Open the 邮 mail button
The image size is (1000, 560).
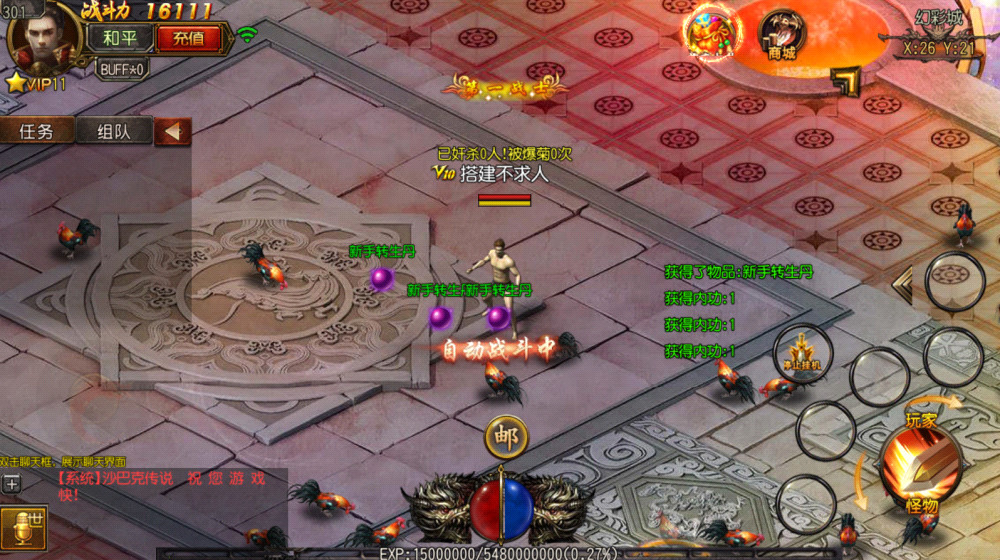tap(506, 437)
